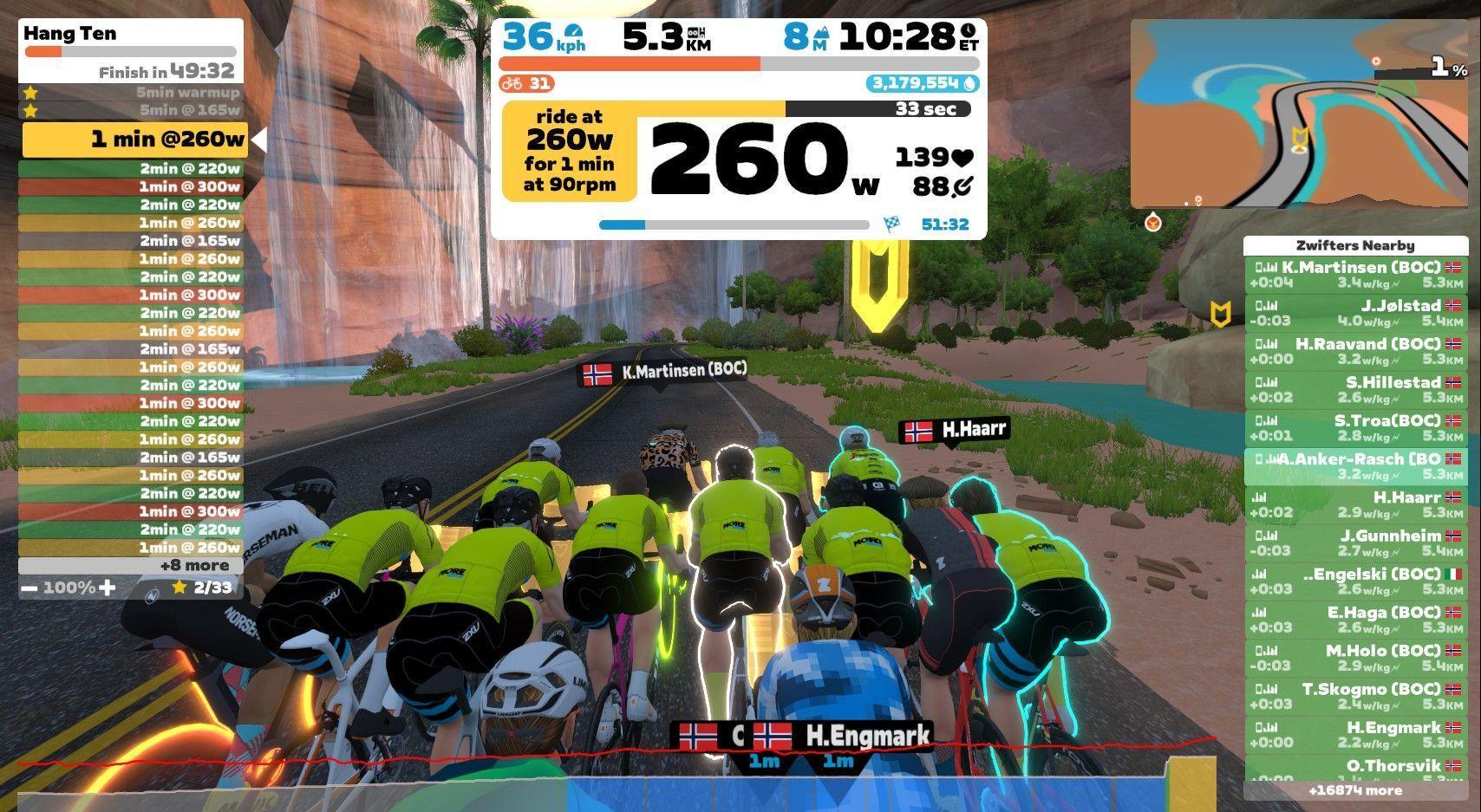This screenshot has width=1481, height=812.
Task: Select T.Skogmo (BOC) in the riders list
Action: coord(1355,696)
